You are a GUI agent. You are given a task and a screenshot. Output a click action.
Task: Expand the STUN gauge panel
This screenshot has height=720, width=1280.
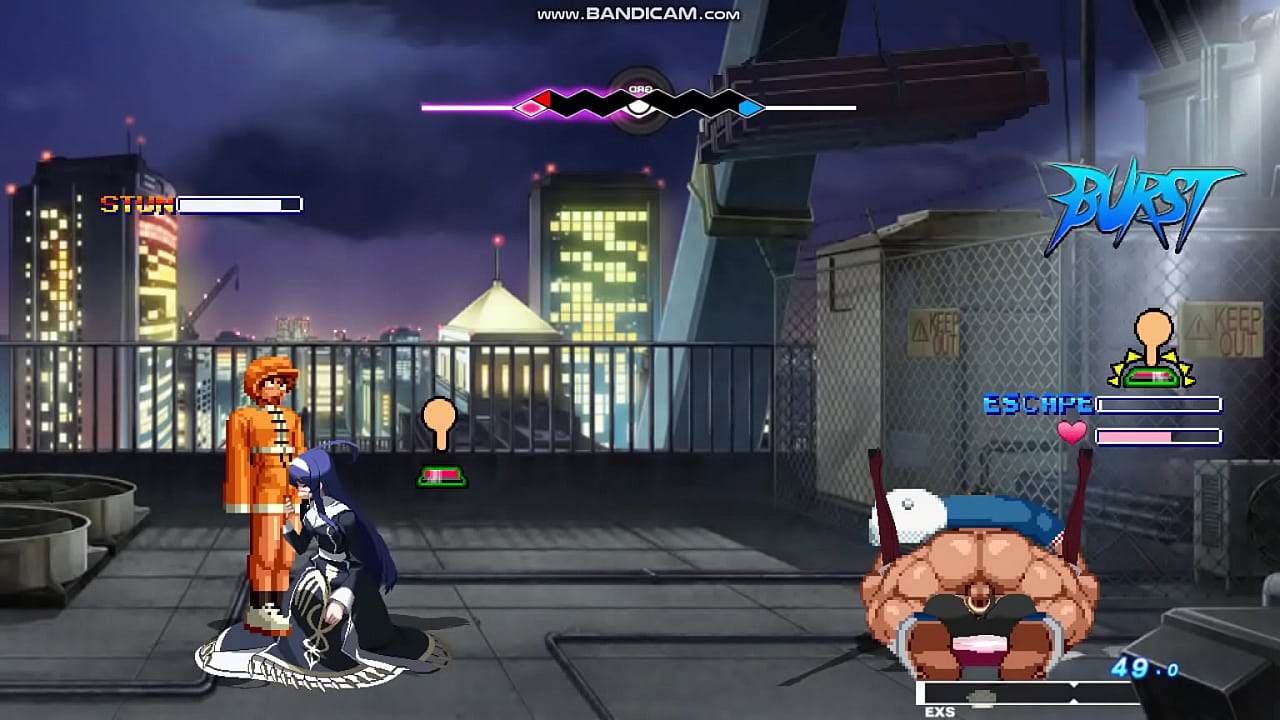pyautogui.click(x=238, y=203)
